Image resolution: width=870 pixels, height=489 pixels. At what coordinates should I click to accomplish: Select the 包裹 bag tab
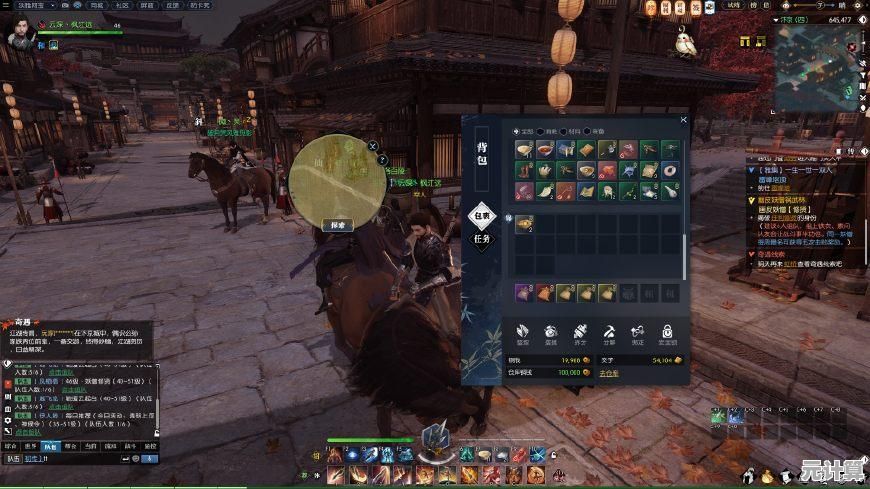[482, 215]
